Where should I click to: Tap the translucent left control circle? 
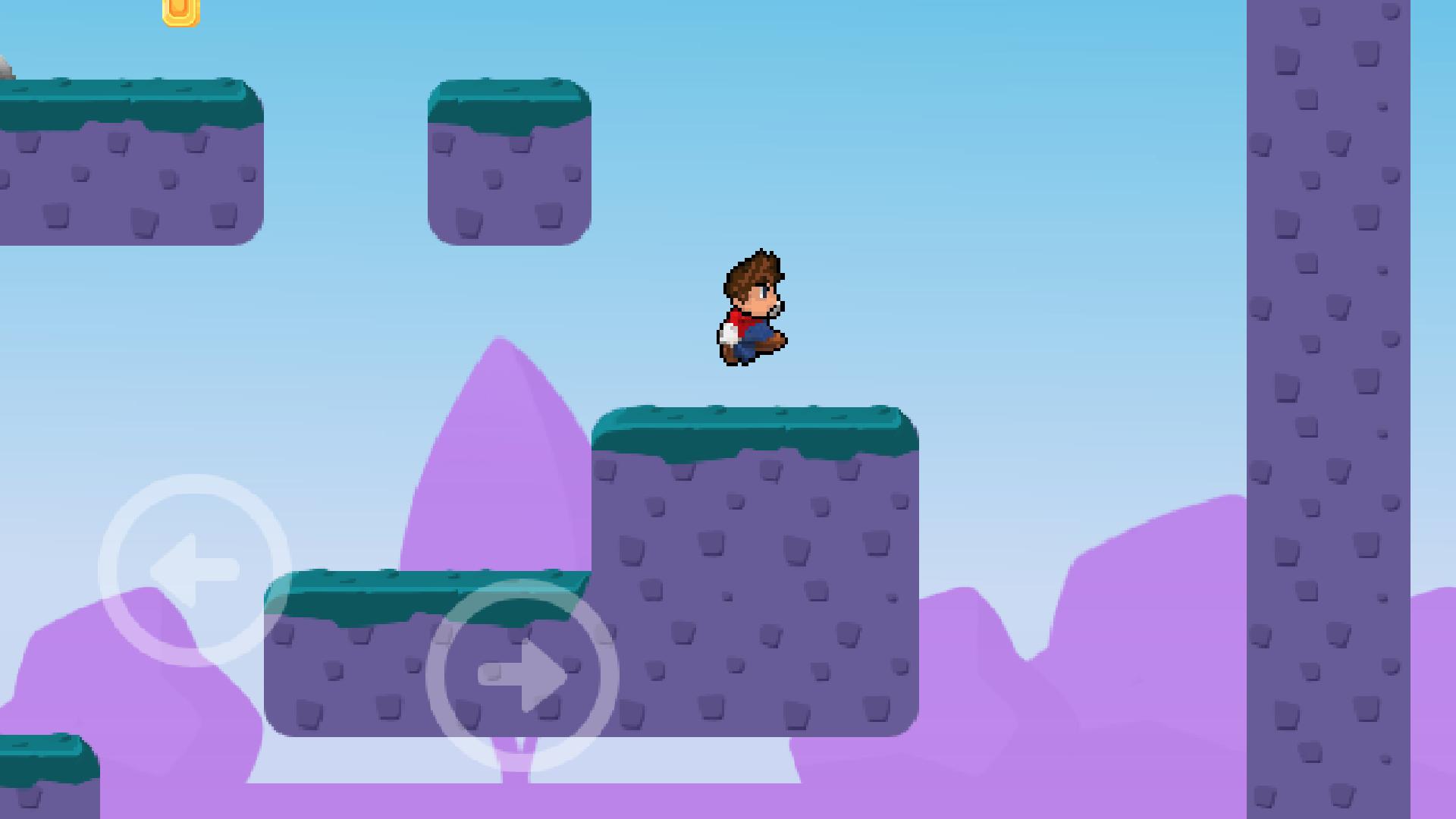click(x=193, y=567)
